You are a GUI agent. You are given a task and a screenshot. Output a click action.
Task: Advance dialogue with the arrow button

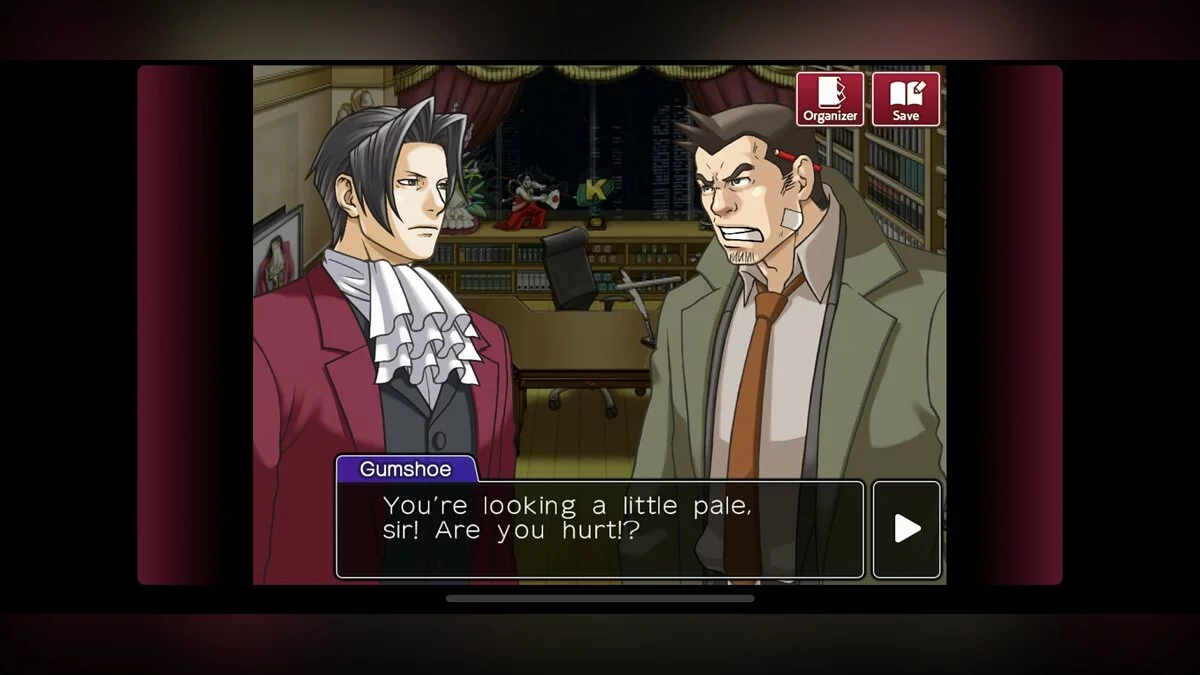(x=907, y=529)
